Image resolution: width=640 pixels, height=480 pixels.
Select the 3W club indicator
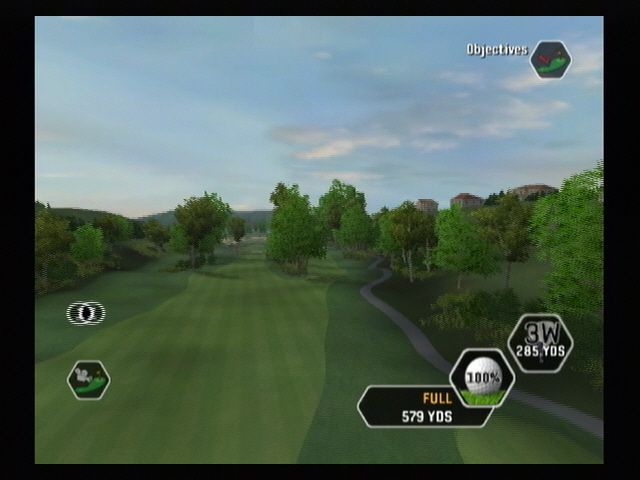pos(540,343)
